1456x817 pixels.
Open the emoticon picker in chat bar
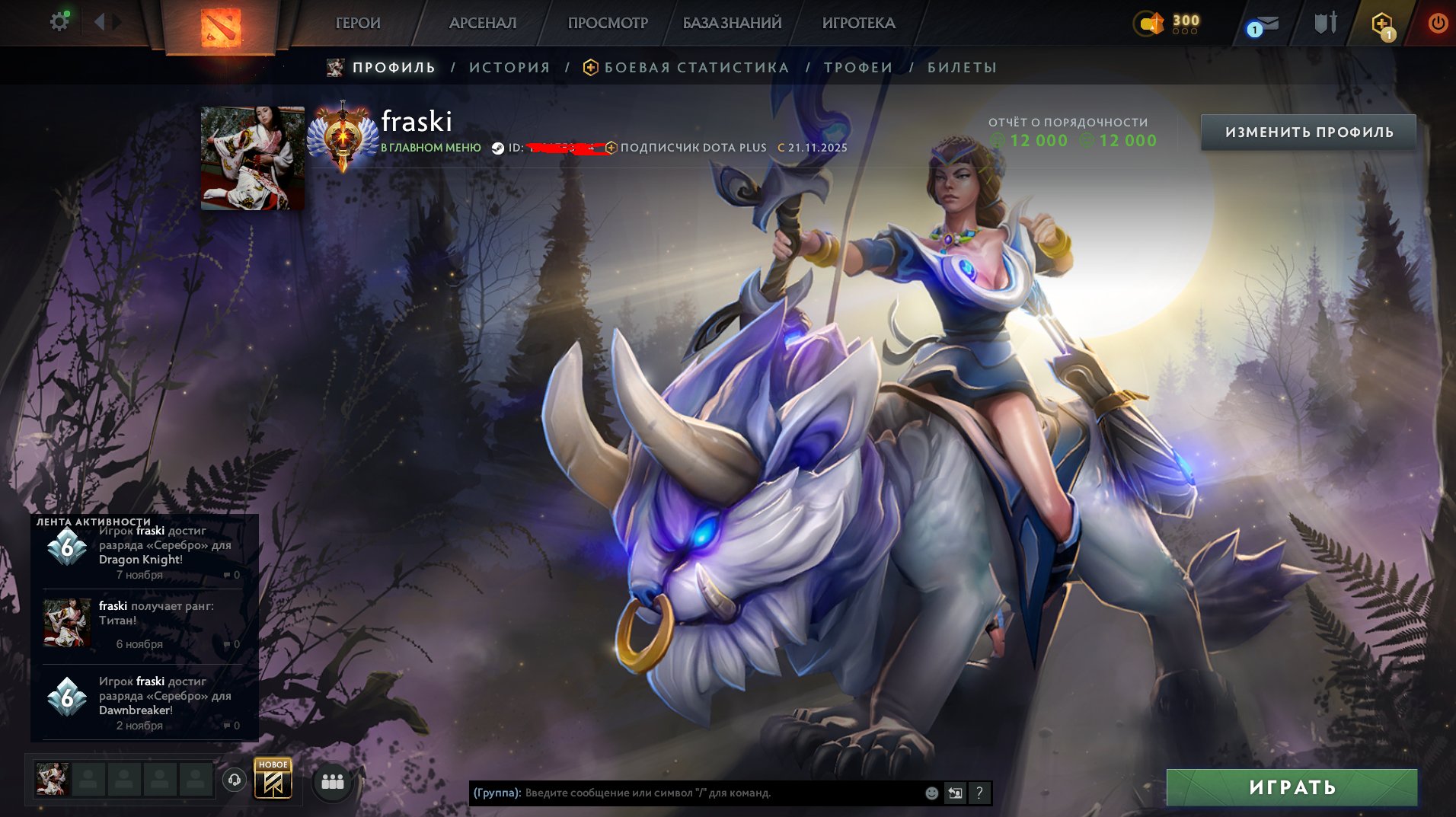tap(931, 793)
